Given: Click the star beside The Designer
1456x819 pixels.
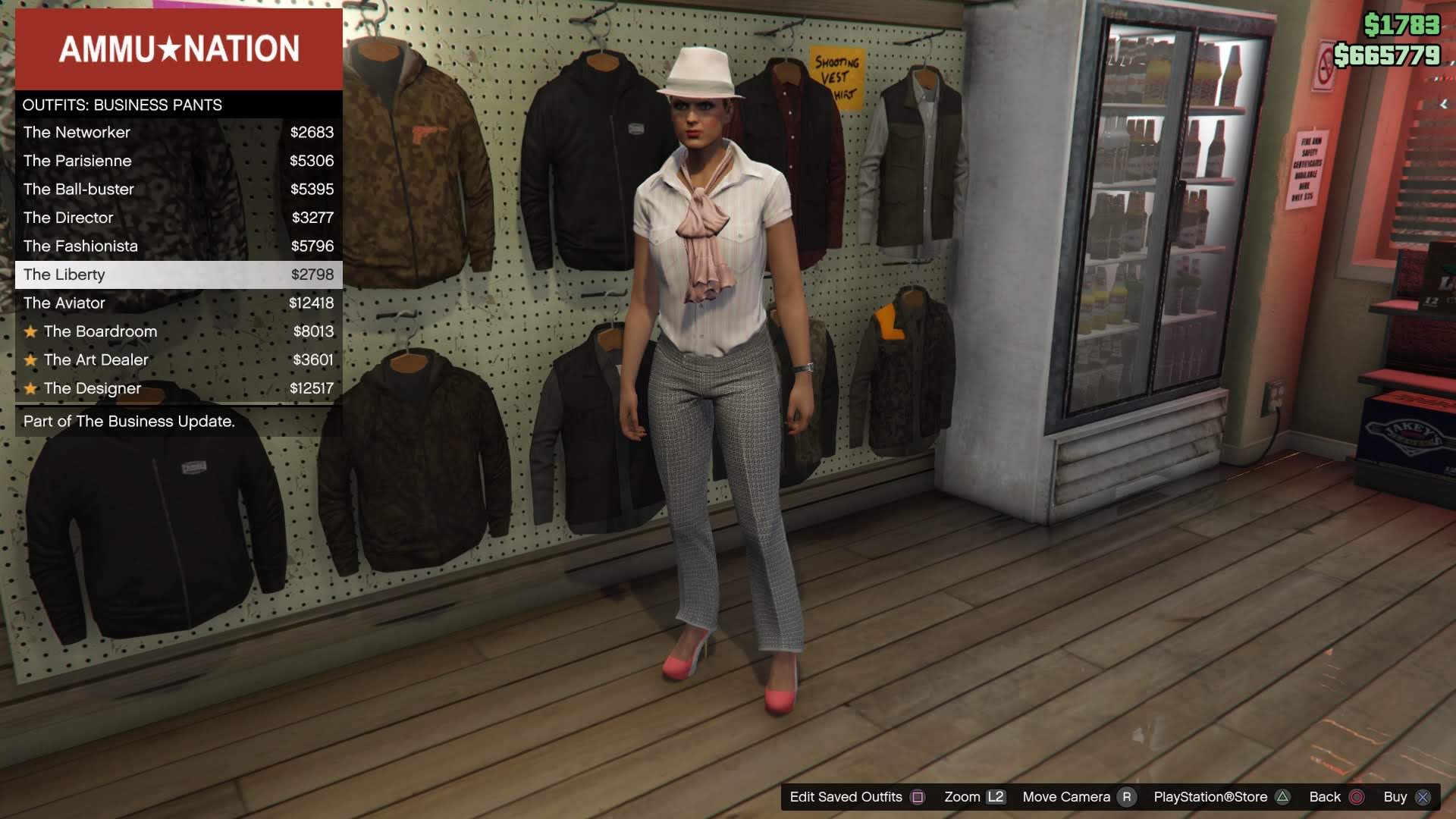Looking at the screenshot, I should point(30,388).
